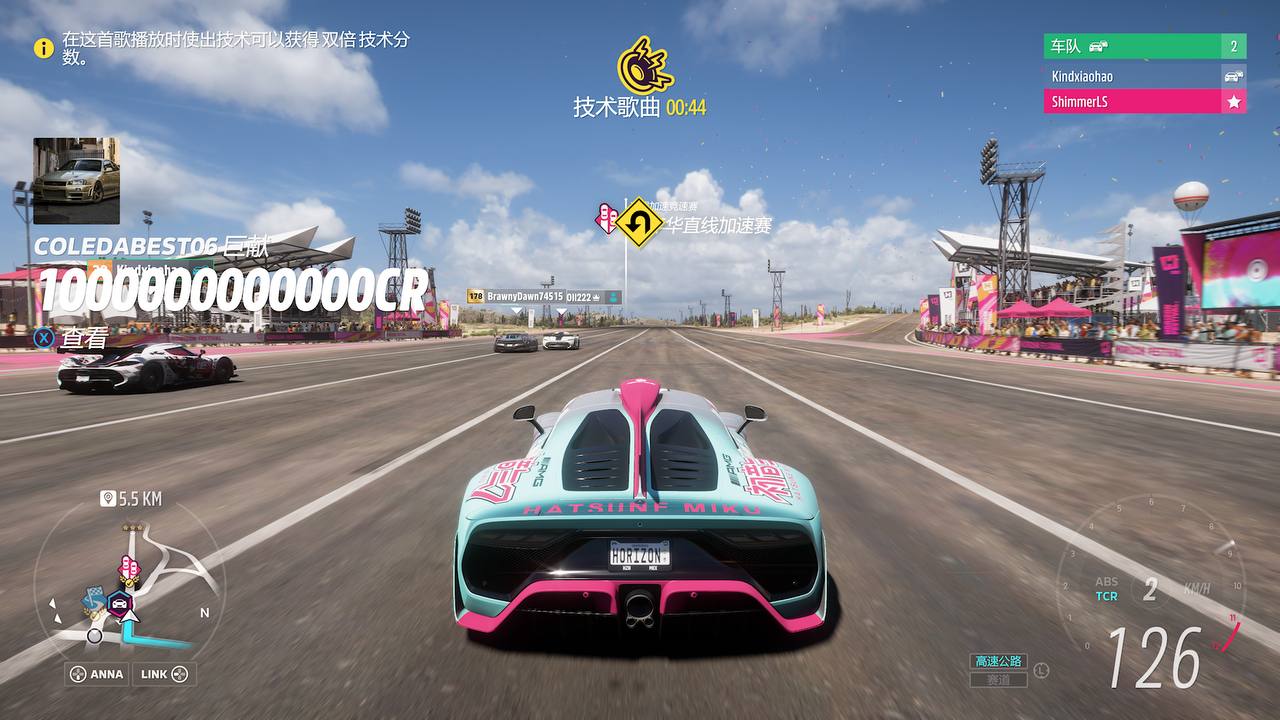
Task: Click the star icon next to ShimmerLS
Action: (x=1235, y=101)
